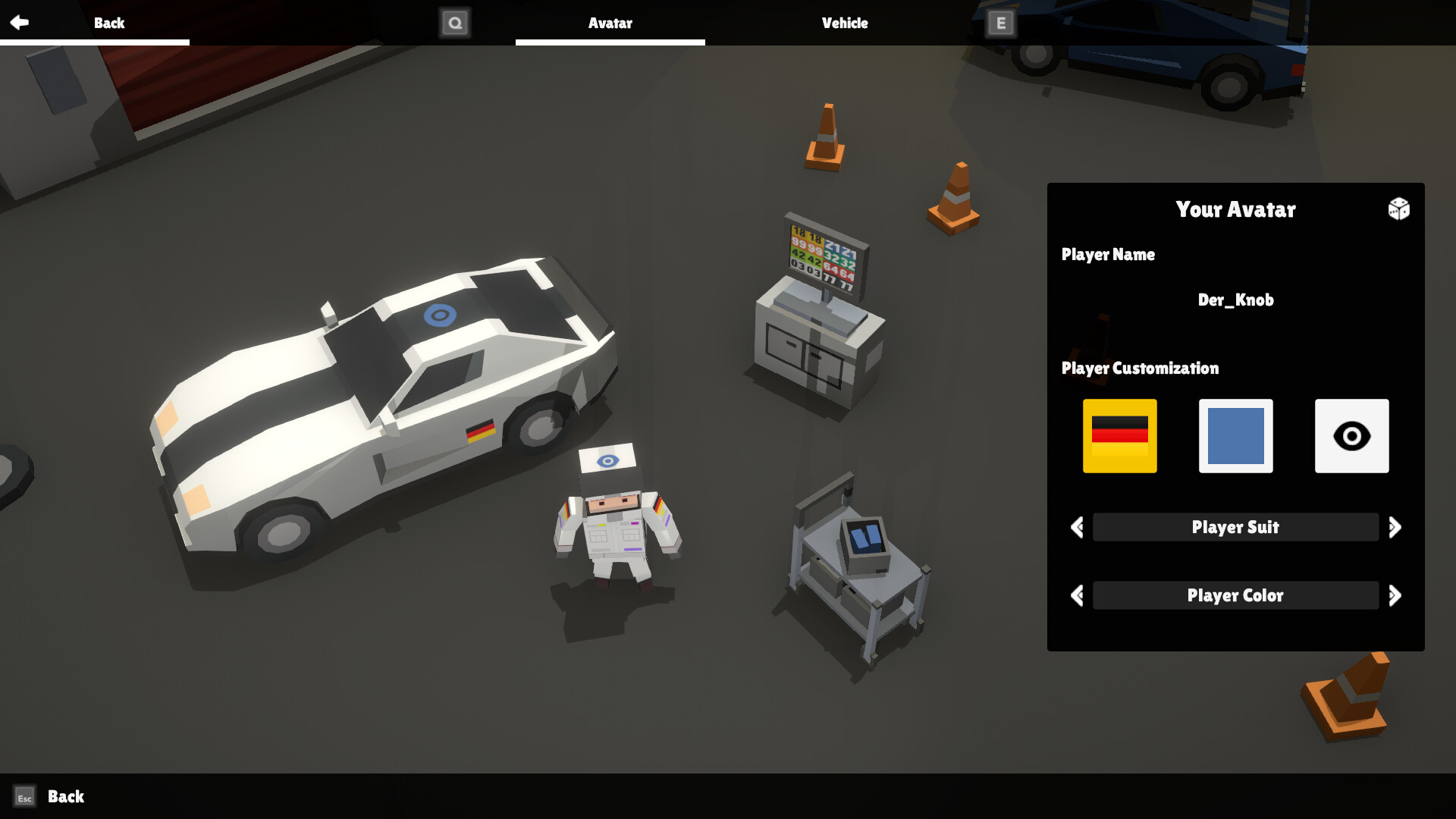Select the eye emblem customization tile
The width and height of the screenshot is (1456, 819).
click(1351, 436)
